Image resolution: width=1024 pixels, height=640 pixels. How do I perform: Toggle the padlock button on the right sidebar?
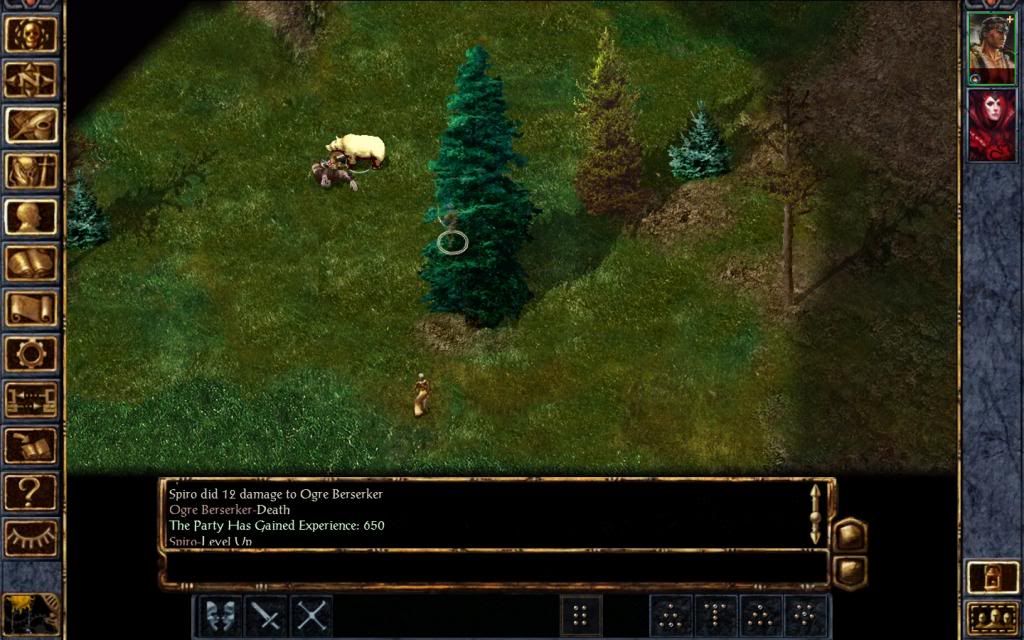(x=991, y=577)
